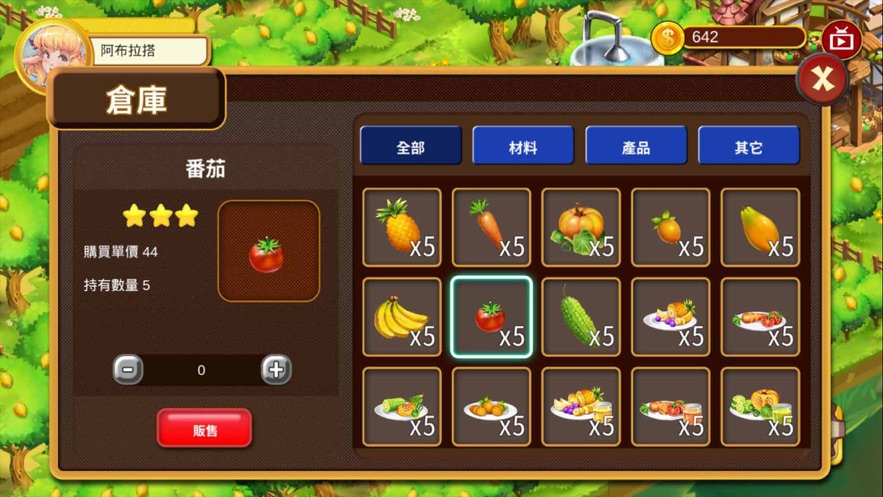Viewport: 883px width, 497px height.
Task: Open the 材料 materials tab
Action: [523, 146]
